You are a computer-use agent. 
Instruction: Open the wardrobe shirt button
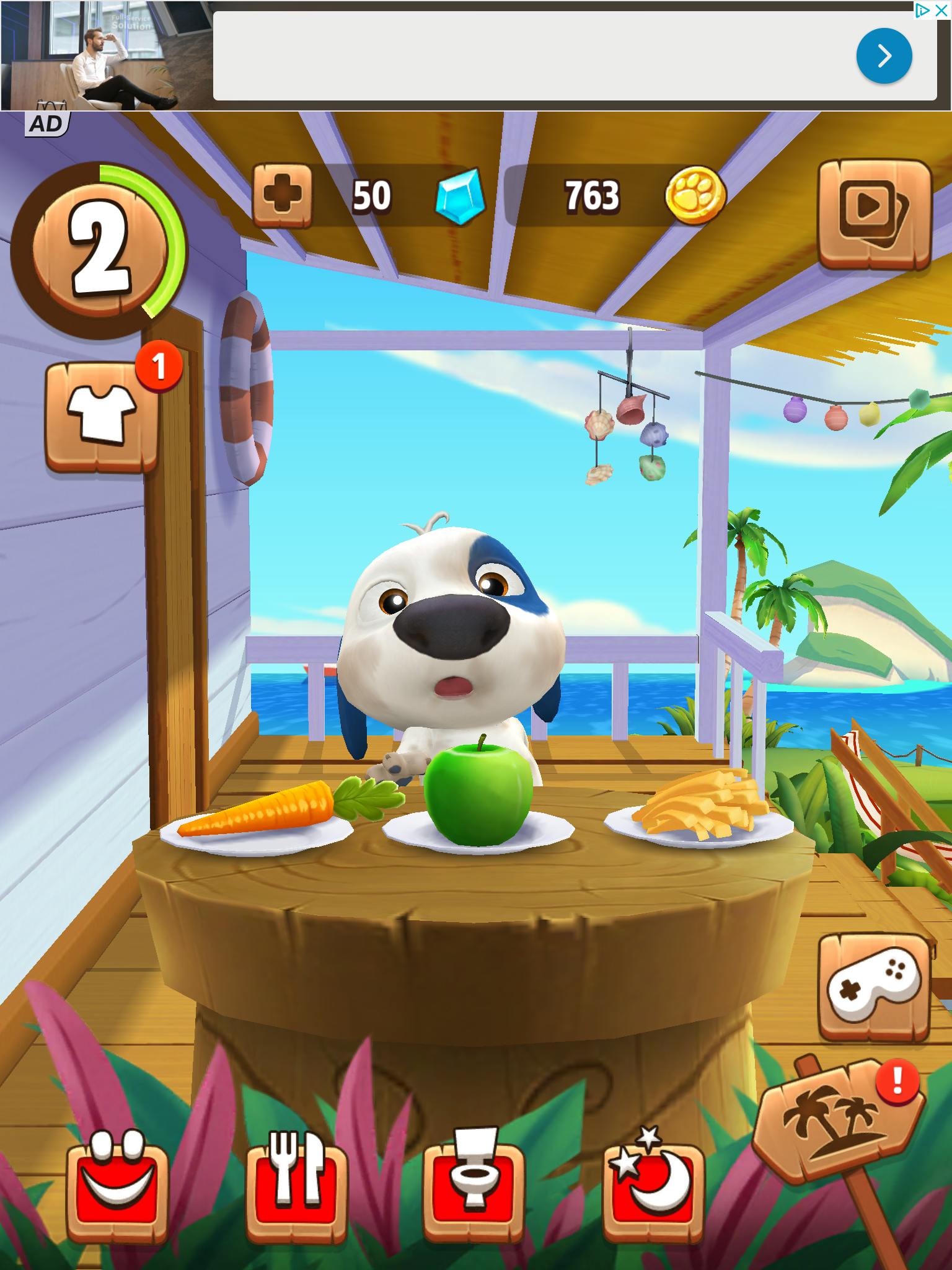(102, 416)
